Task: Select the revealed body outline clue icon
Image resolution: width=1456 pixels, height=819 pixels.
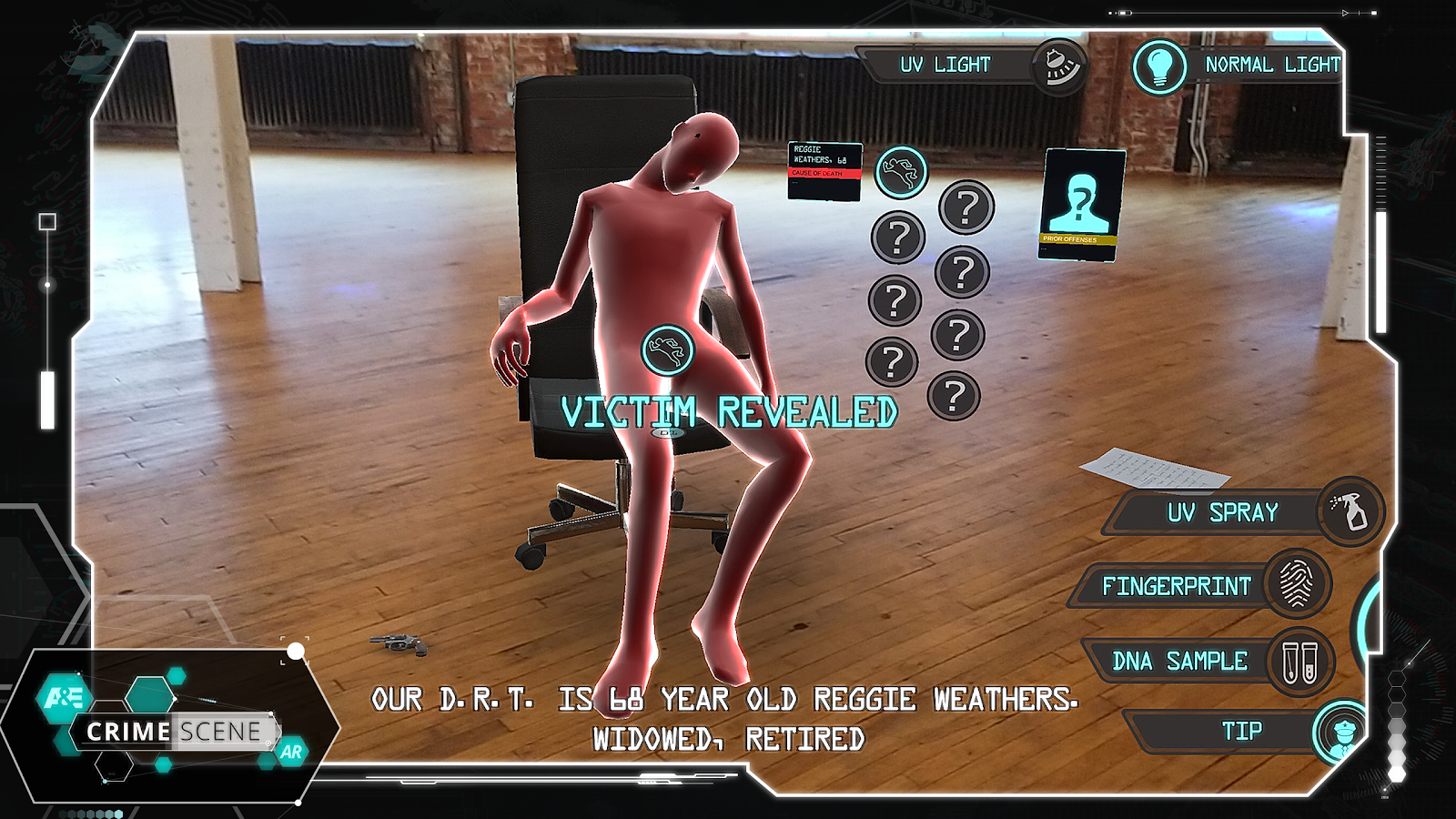Action: (901, 172)
